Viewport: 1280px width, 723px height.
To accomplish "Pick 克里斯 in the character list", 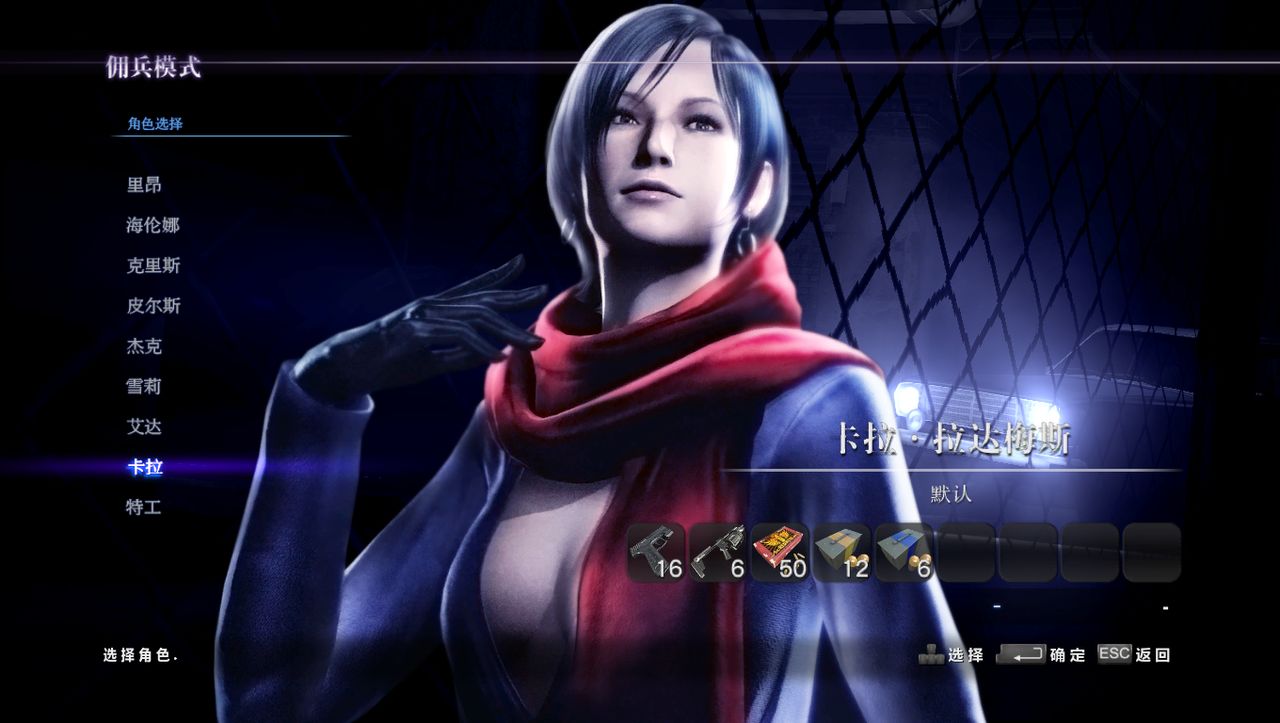I will point(153,266).
